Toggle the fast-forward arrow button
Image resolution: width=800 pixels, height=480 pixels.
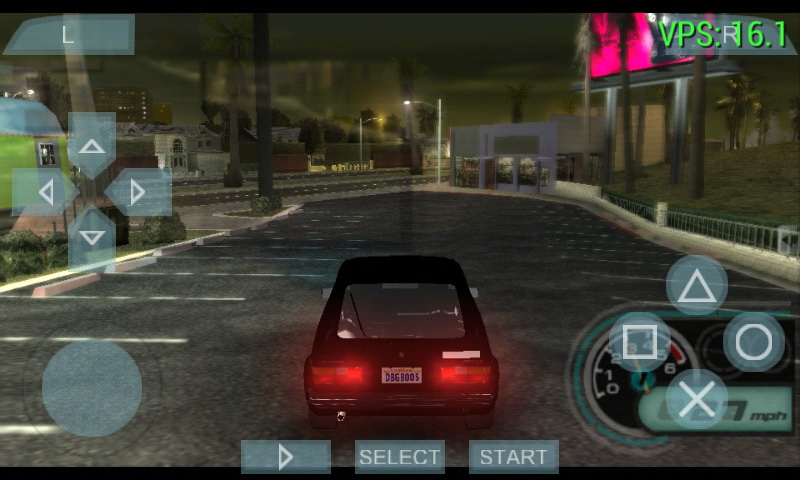pos(286,457)
